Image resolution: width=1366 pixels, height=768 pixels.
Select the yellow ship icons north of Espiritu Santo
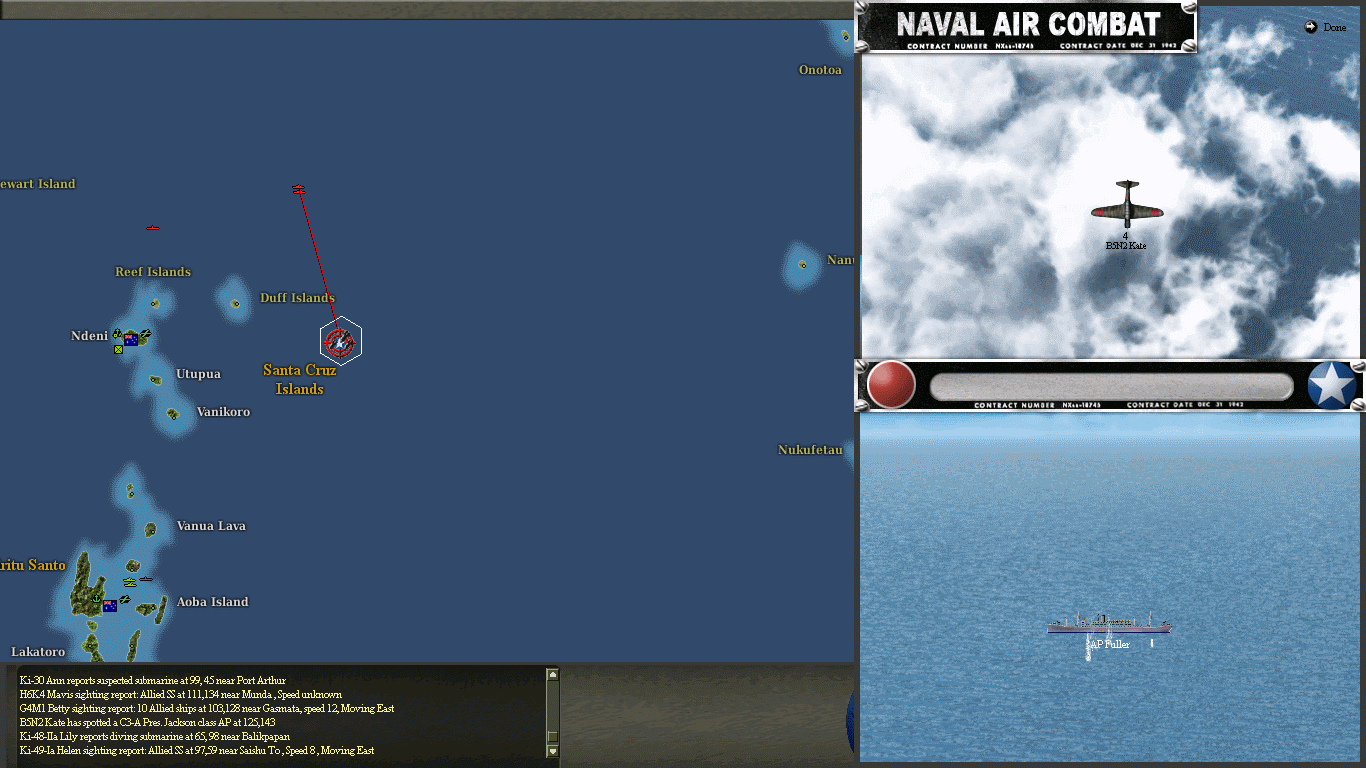130,582
